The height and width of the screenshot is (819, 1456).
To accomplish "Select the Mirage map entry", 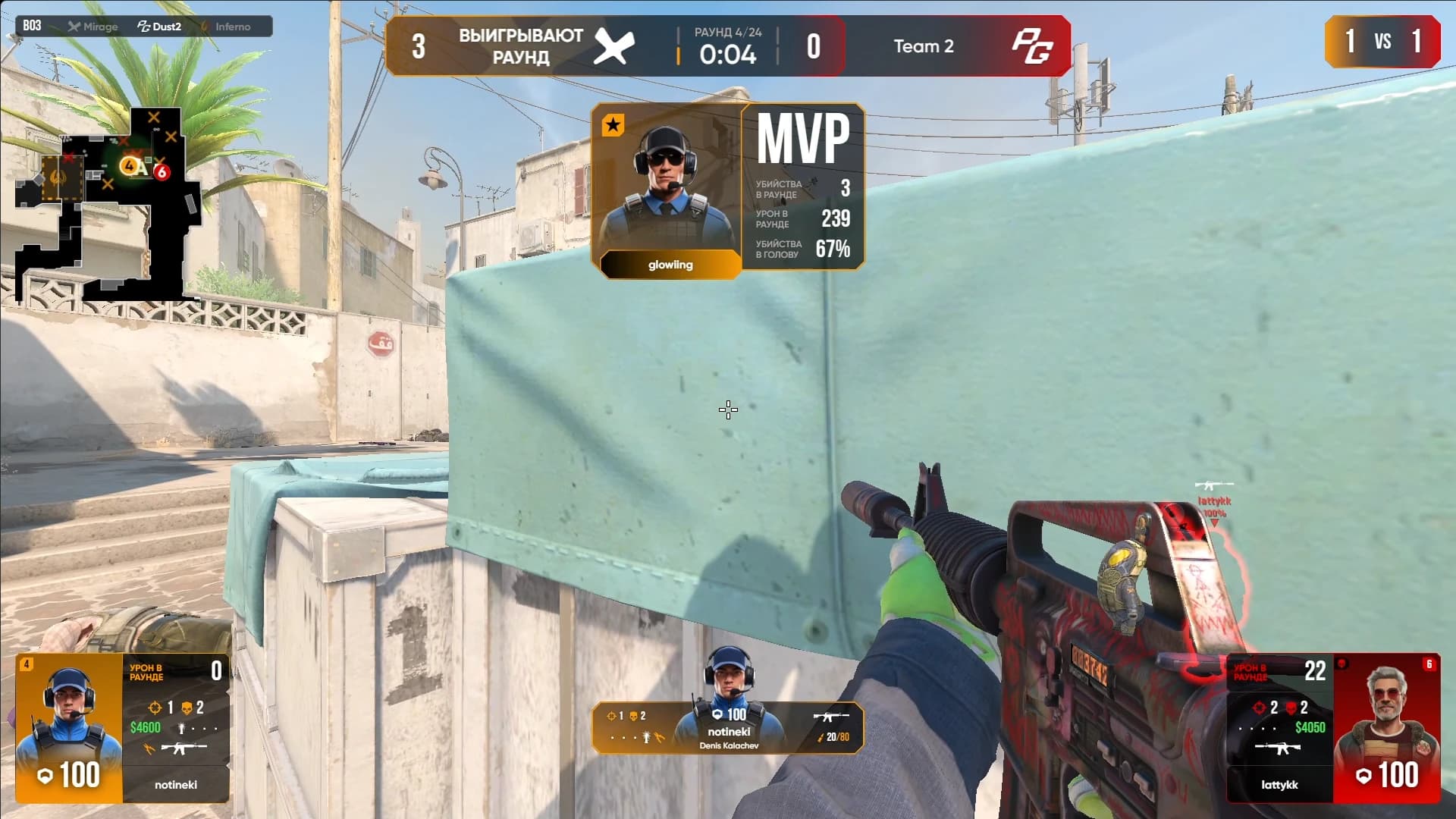I will pyautogui.click(x=93, y=27).
